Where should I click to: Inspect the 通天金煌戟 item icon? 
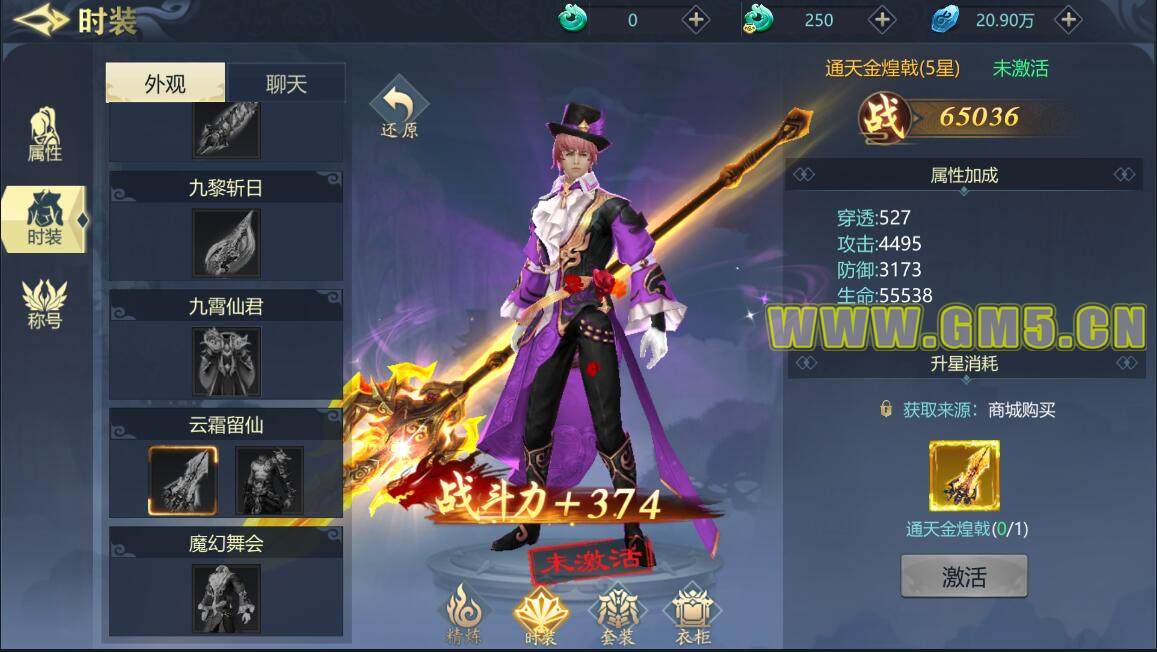tap(964, 476)
